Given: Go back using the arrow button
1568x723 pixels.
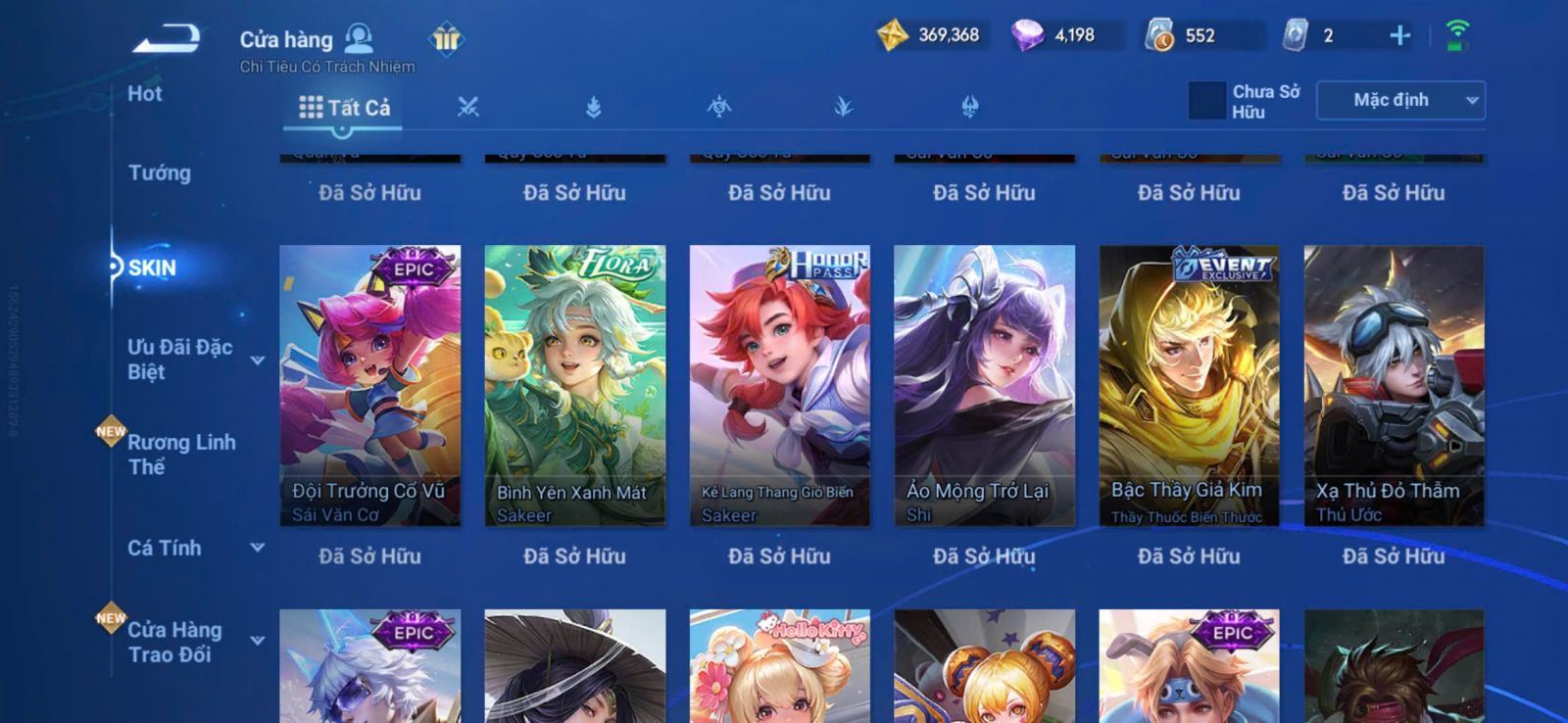Looking at the screenshot, I should click(167, 39).
